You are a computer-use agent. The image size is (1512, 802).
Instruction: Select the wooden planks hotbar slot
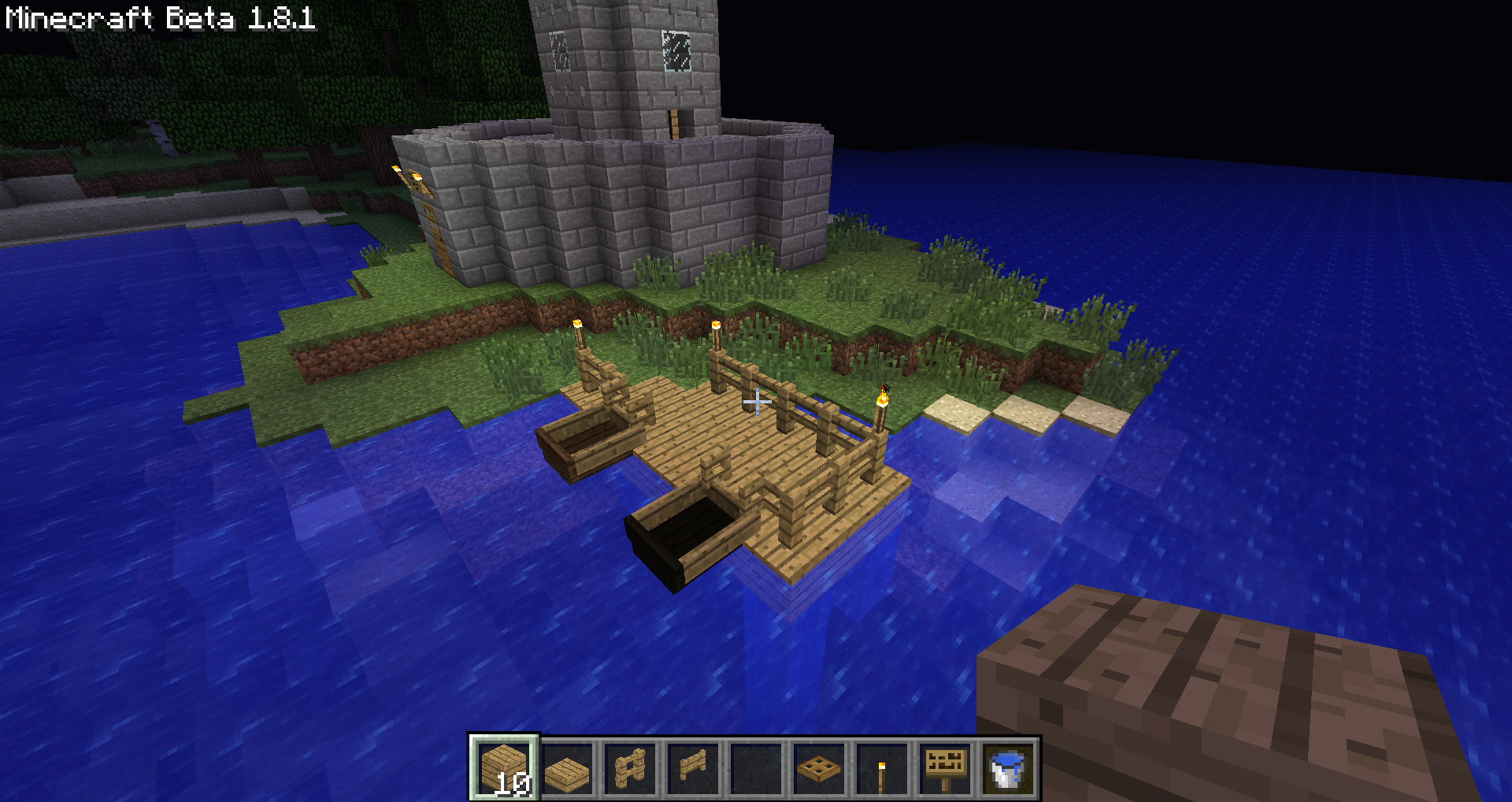pos(505,768)
